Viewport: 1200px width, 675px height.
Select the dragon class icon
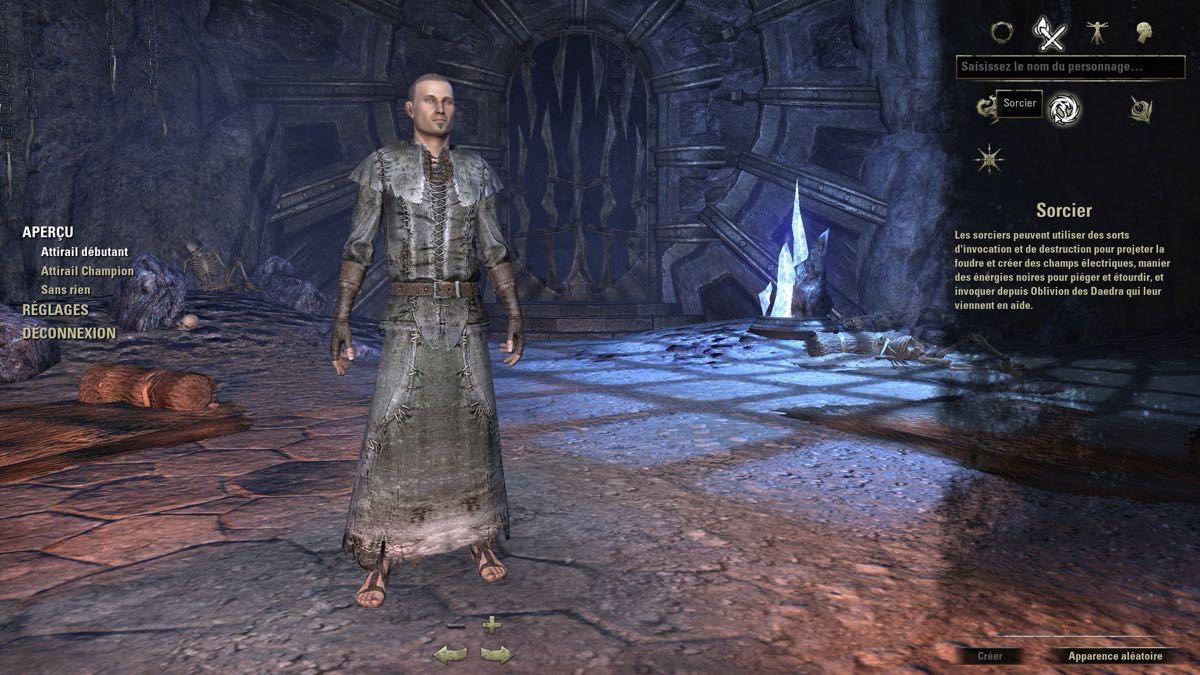point(986,107)
